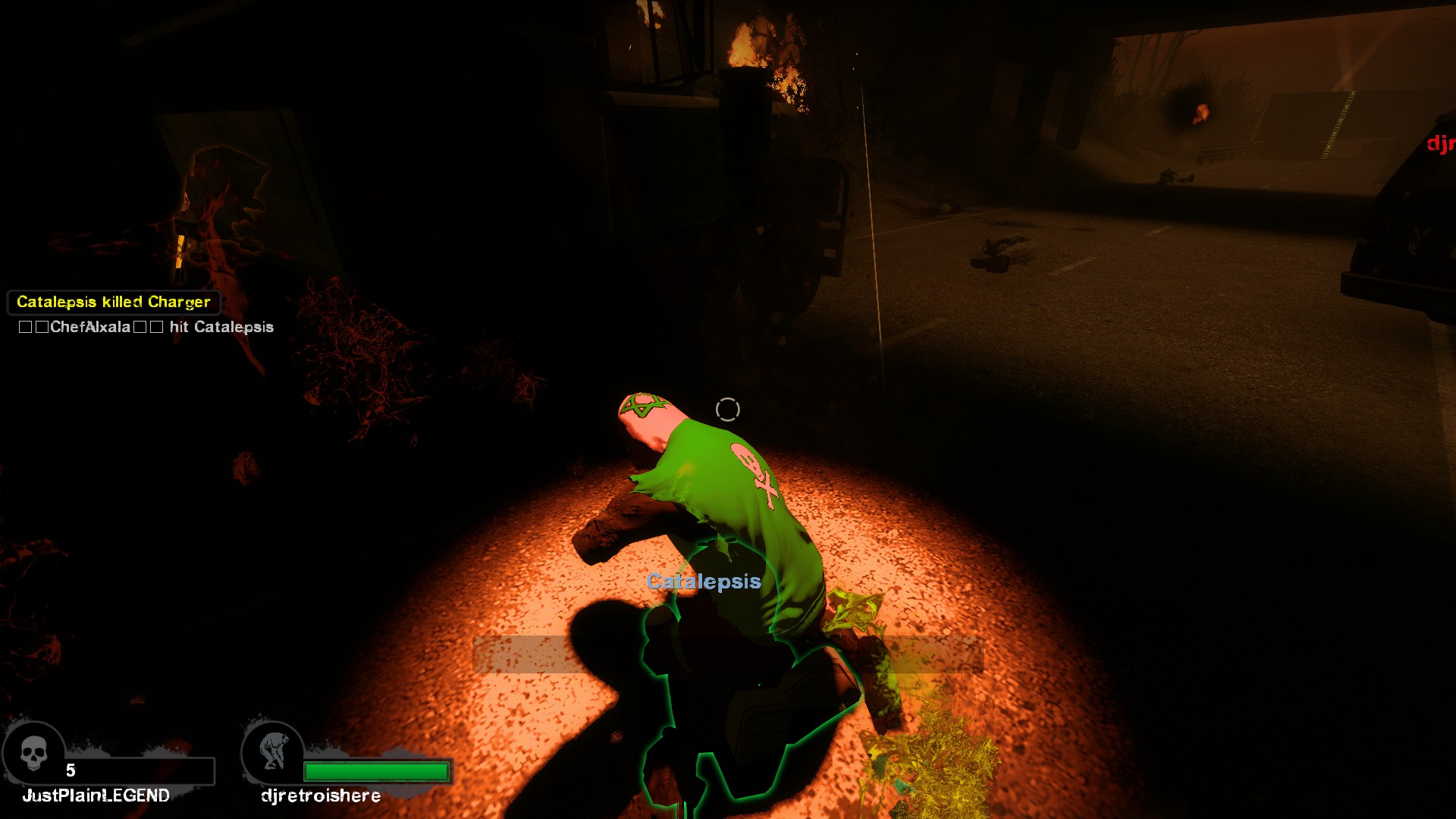Click JustPlainLEGEND's skull portrait icon

point(33,754)
